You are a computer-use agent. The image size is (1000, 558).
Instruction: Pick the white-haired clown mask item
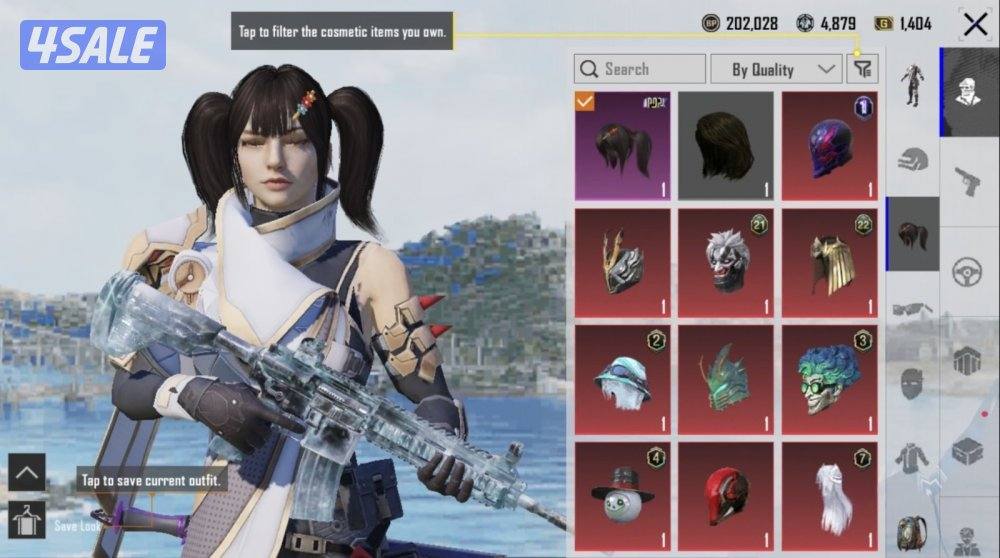coord(726,262)
